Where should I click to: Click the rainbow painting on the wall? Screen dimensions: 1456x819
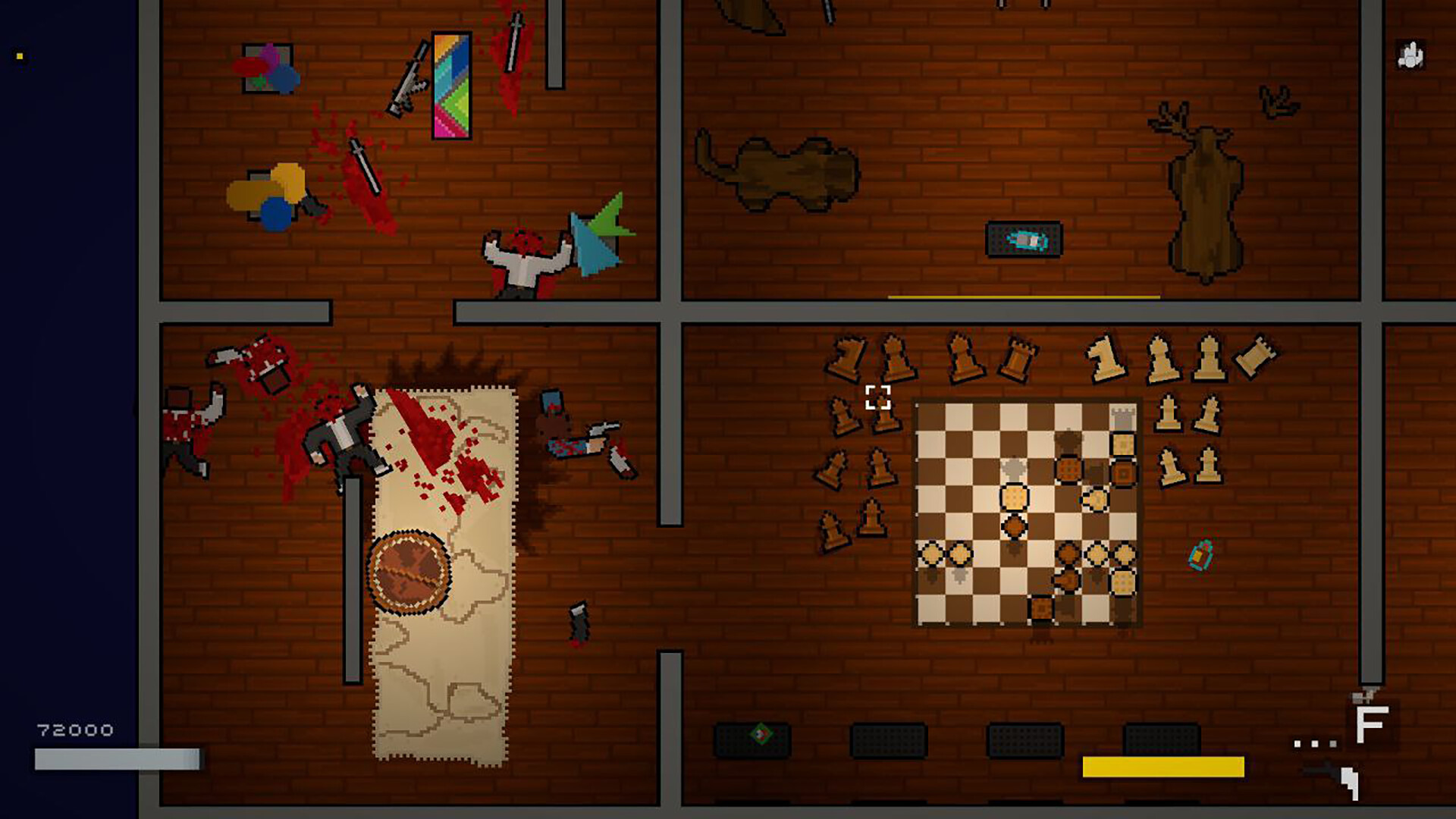click(451, 83)
